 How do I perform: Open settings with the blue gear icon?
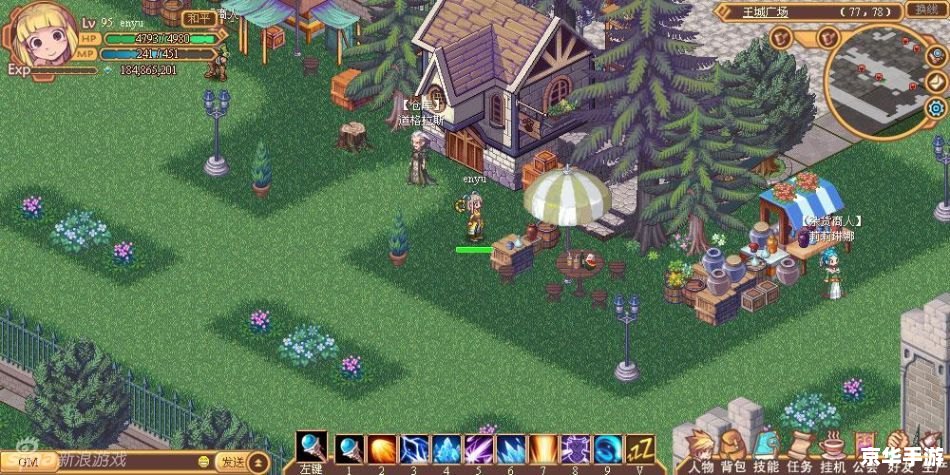pyautogui.click(x=937, y=108)
